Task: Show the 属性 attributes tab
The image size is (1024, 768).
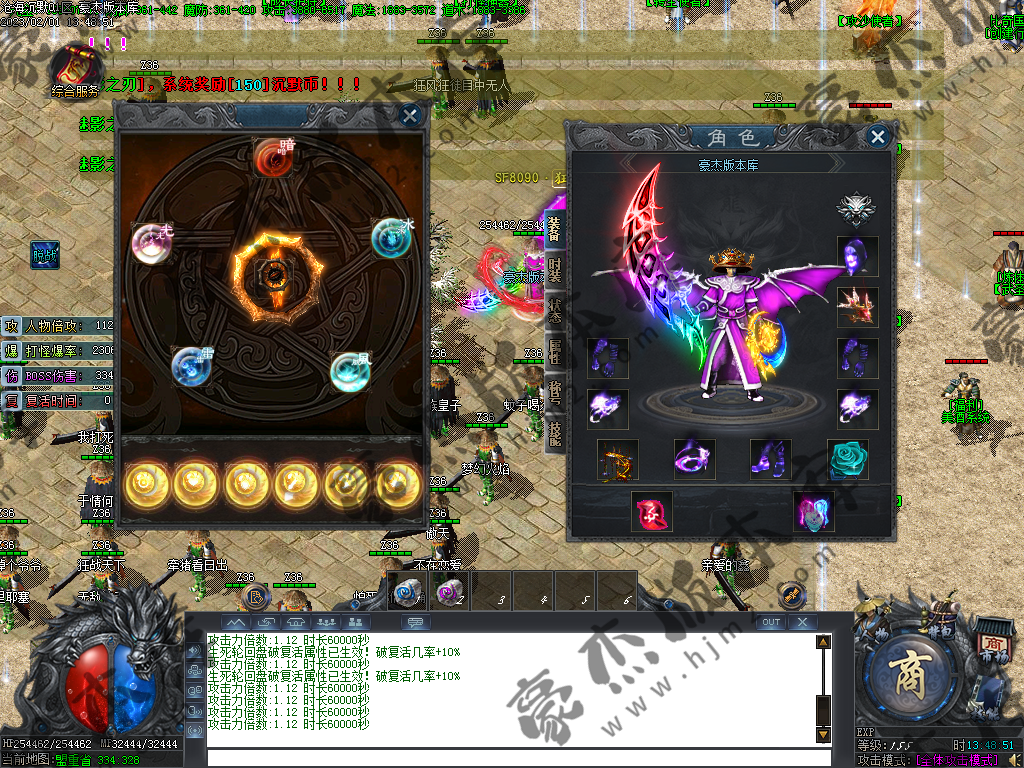Action: coord(555,353)
